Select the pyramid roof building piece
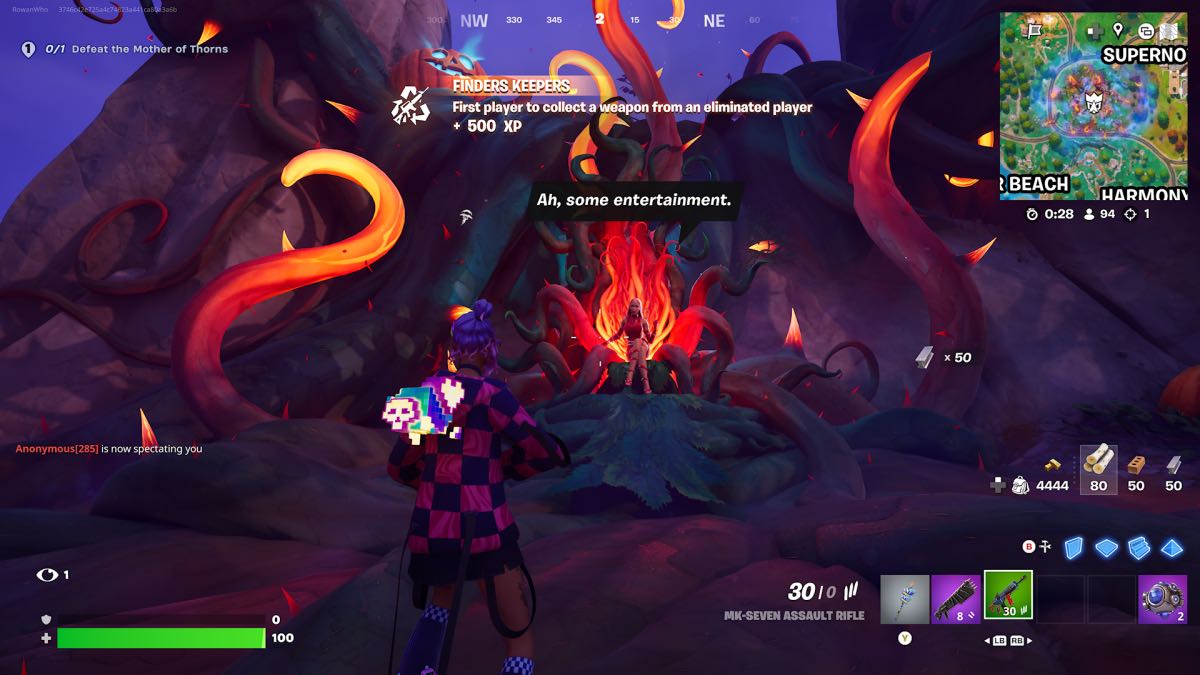The image size is (1200, 675). pyautogui.click(x=1172, y=547)
